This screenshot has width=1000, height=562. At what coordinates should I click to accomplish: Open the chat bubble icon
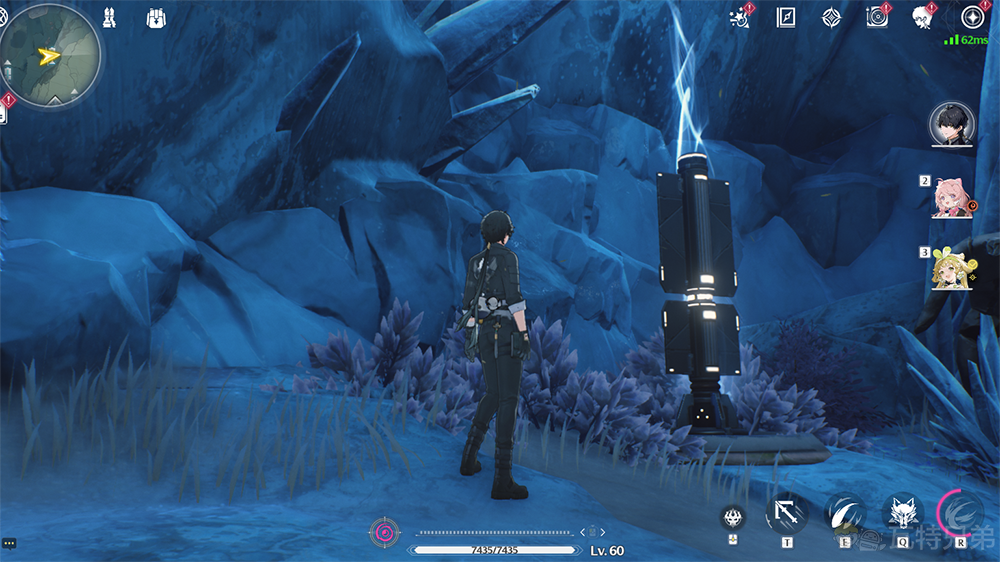tap(9, 543)
